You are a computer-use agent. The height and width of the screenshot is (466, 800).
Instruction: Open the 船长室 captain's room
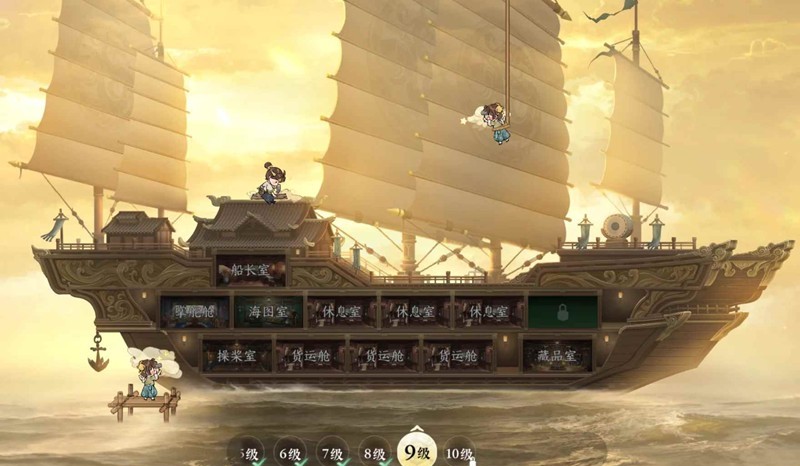tap(251, 270)
